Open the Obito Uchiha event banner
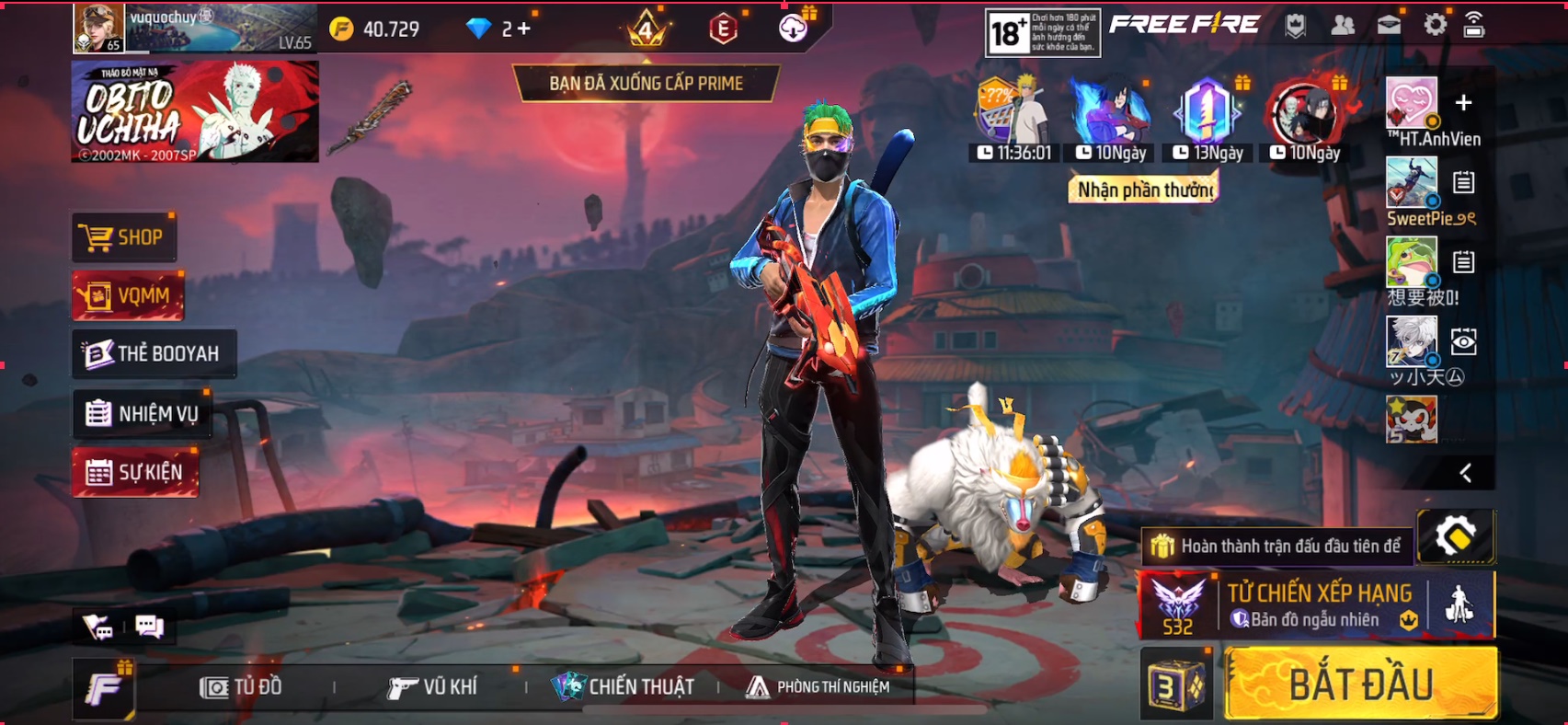This screenshot has width=1568, height=725. coord(195,112)
